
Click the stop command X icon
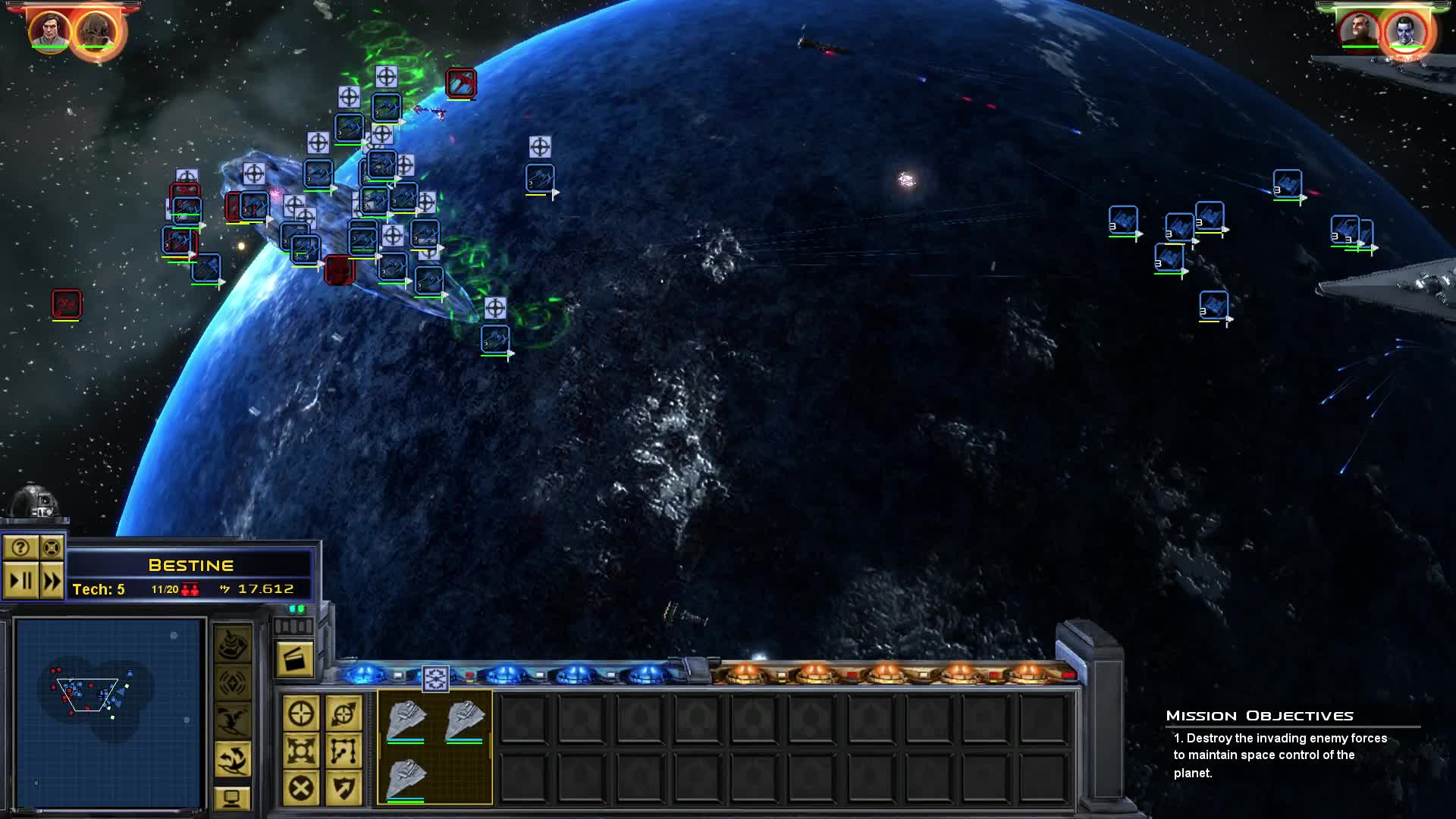301,786
